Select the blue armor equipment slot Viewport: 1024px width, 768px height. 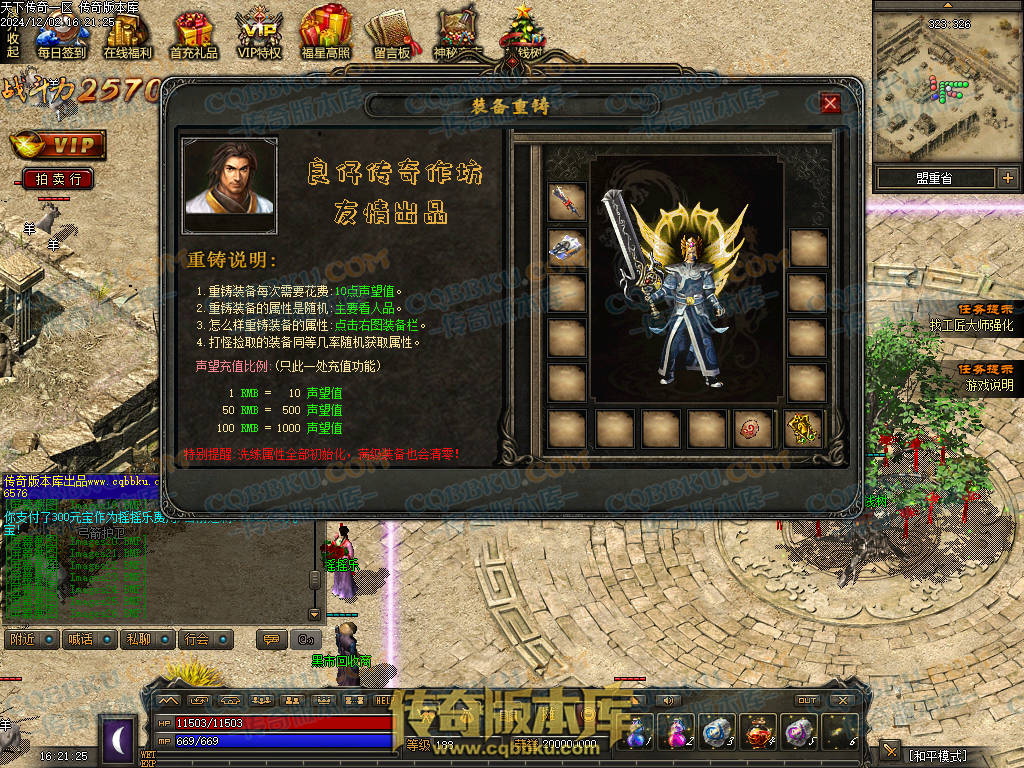click(x=566, y=247)
